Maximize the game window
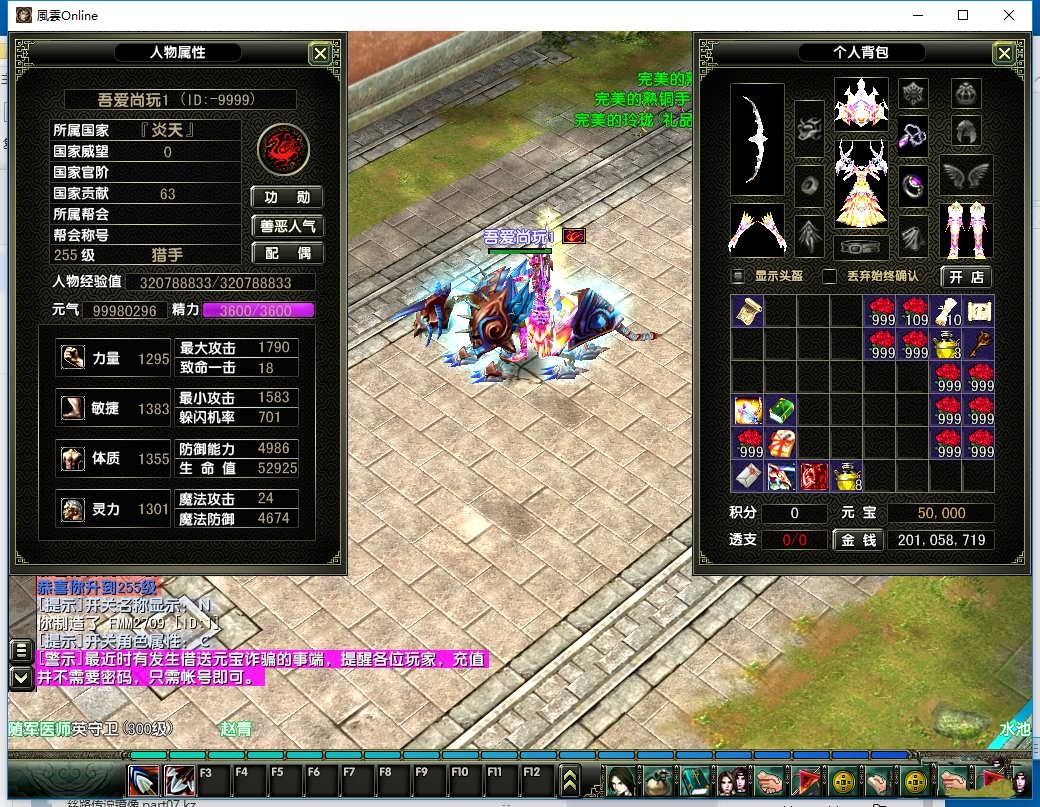This screenshot has height=807, width=1040. (x=963, y=15)
